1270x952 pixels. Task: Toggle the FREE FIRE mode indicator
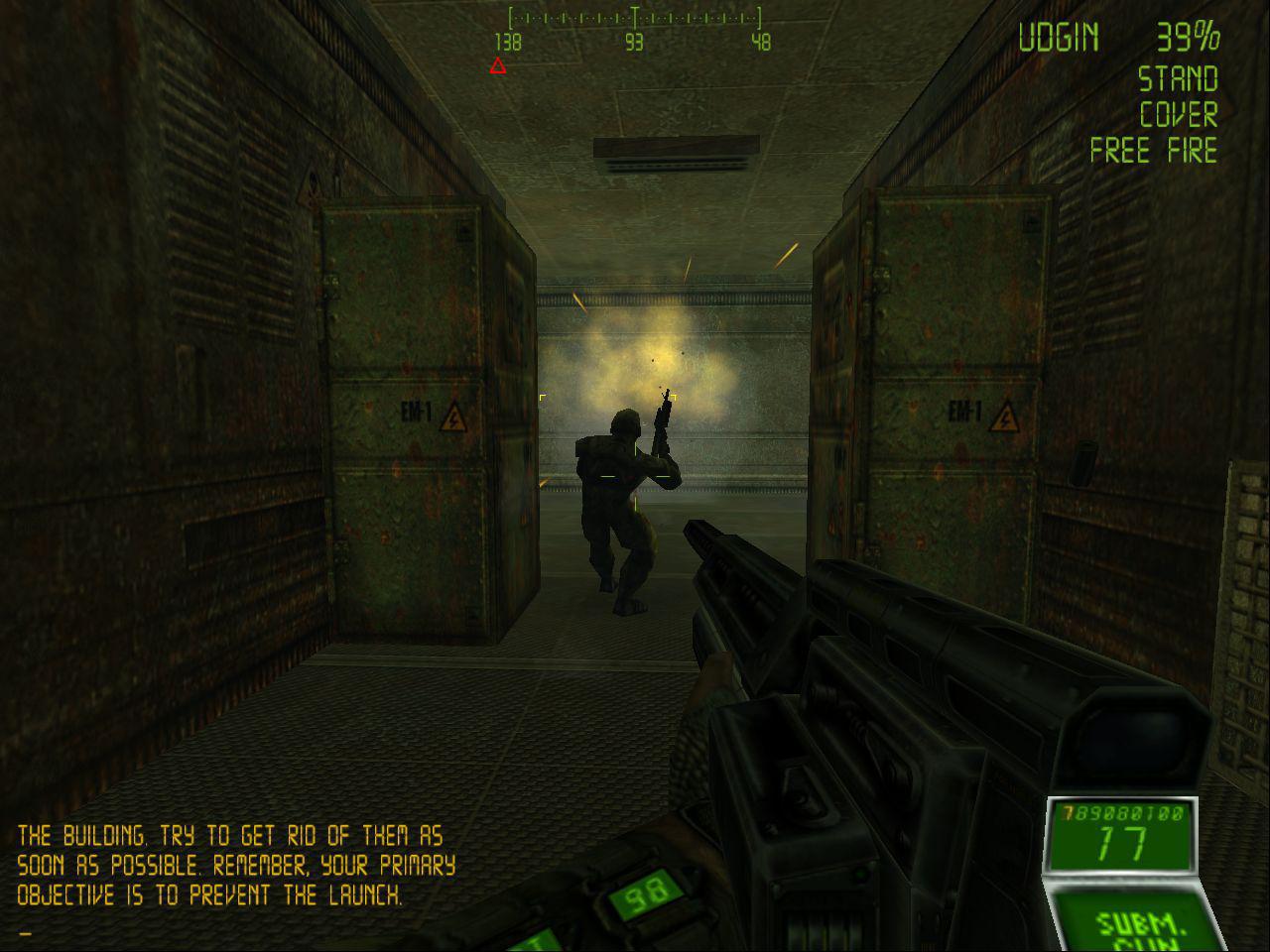1154,152
